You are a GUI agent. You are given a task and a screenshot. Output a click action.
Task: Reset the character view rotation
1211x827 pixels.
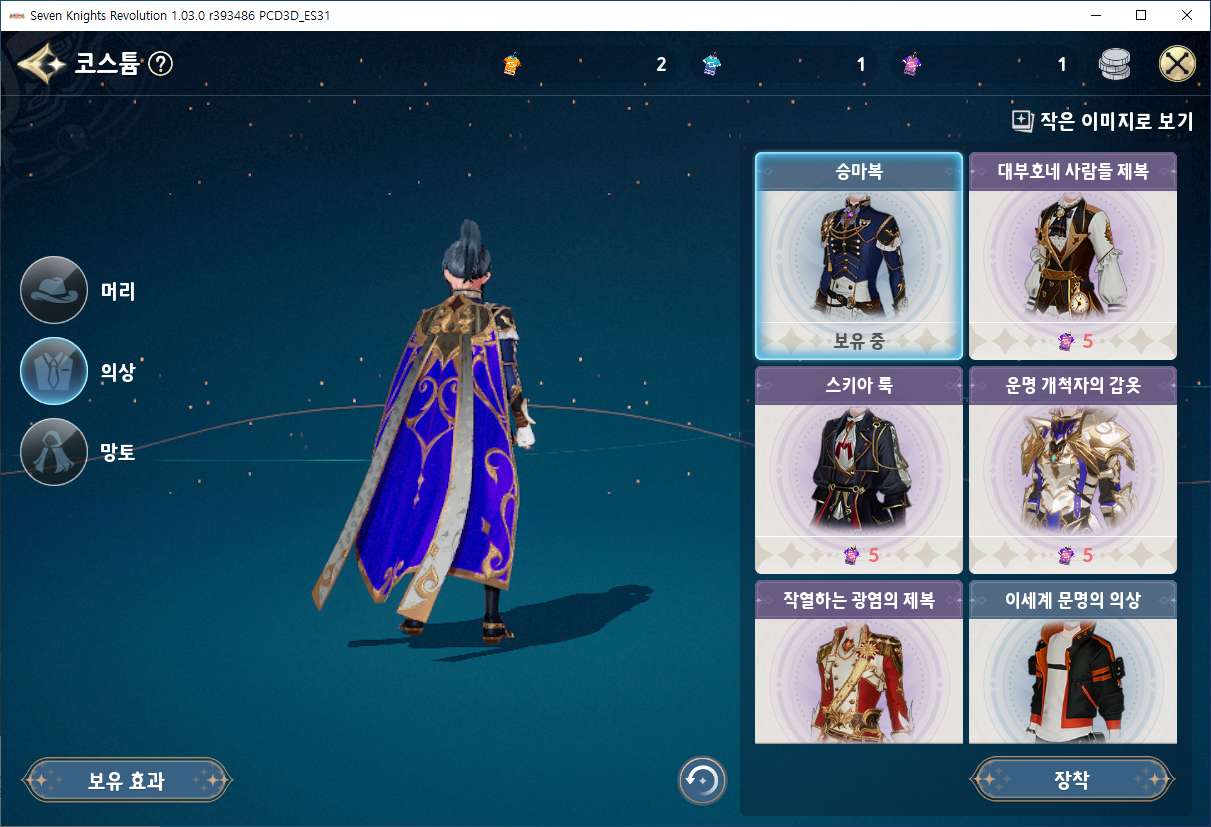click(702, 780)
